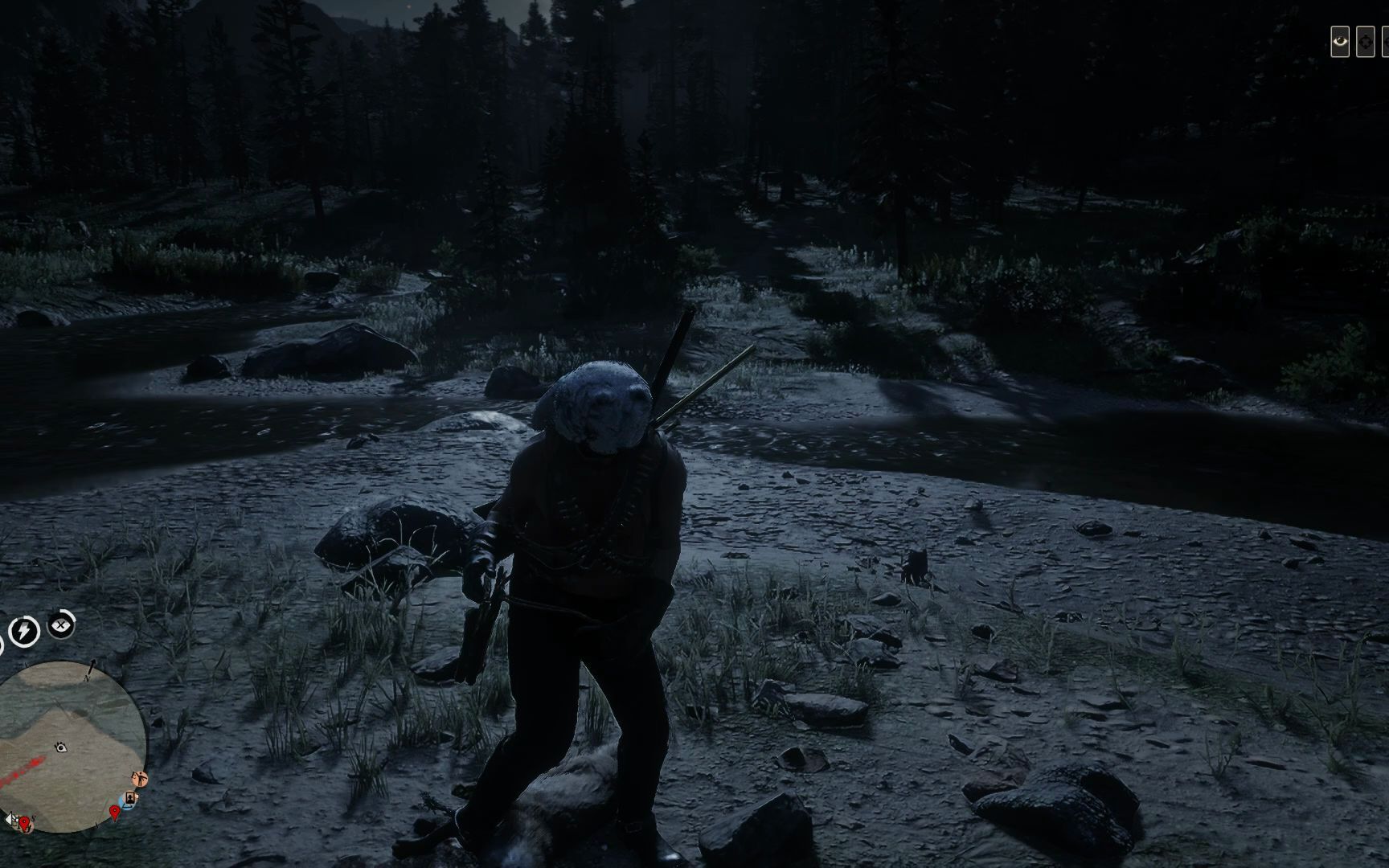Select the dark ability card beside the eye card
This screenshot has height=868, width=1389.
pyautogui.click(x=1365, y=43)
